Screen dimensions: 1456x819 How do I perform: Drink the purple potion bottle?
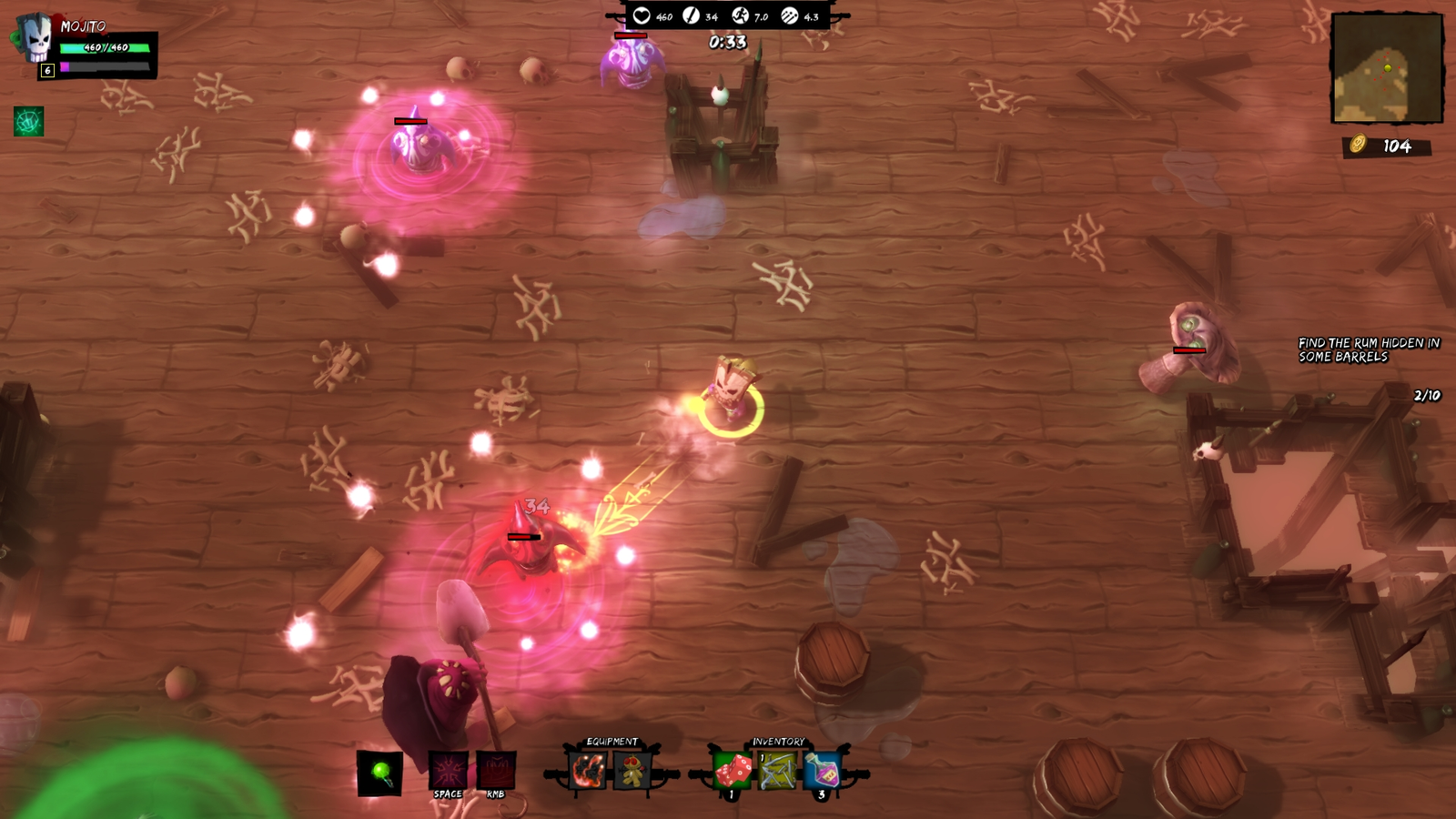[823, 772]
